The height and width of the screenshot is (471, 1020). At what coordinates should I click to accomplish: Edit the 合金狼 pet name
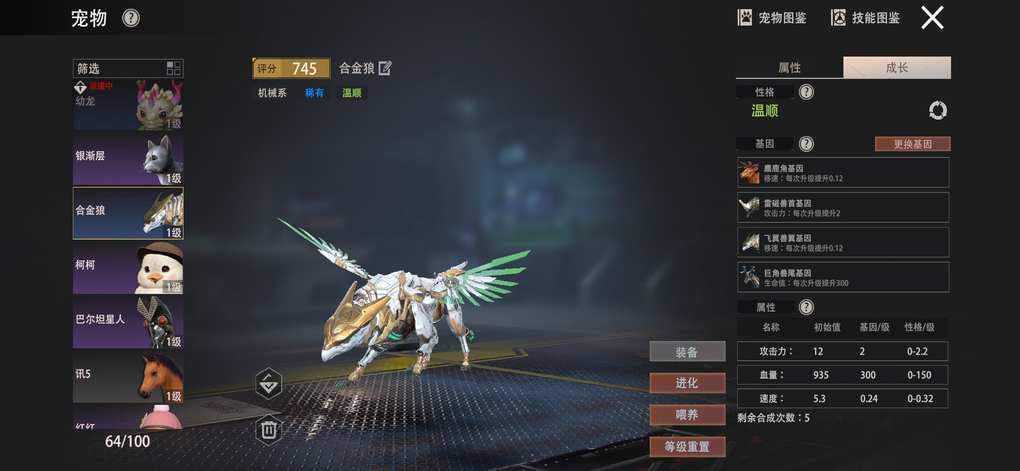385,68
